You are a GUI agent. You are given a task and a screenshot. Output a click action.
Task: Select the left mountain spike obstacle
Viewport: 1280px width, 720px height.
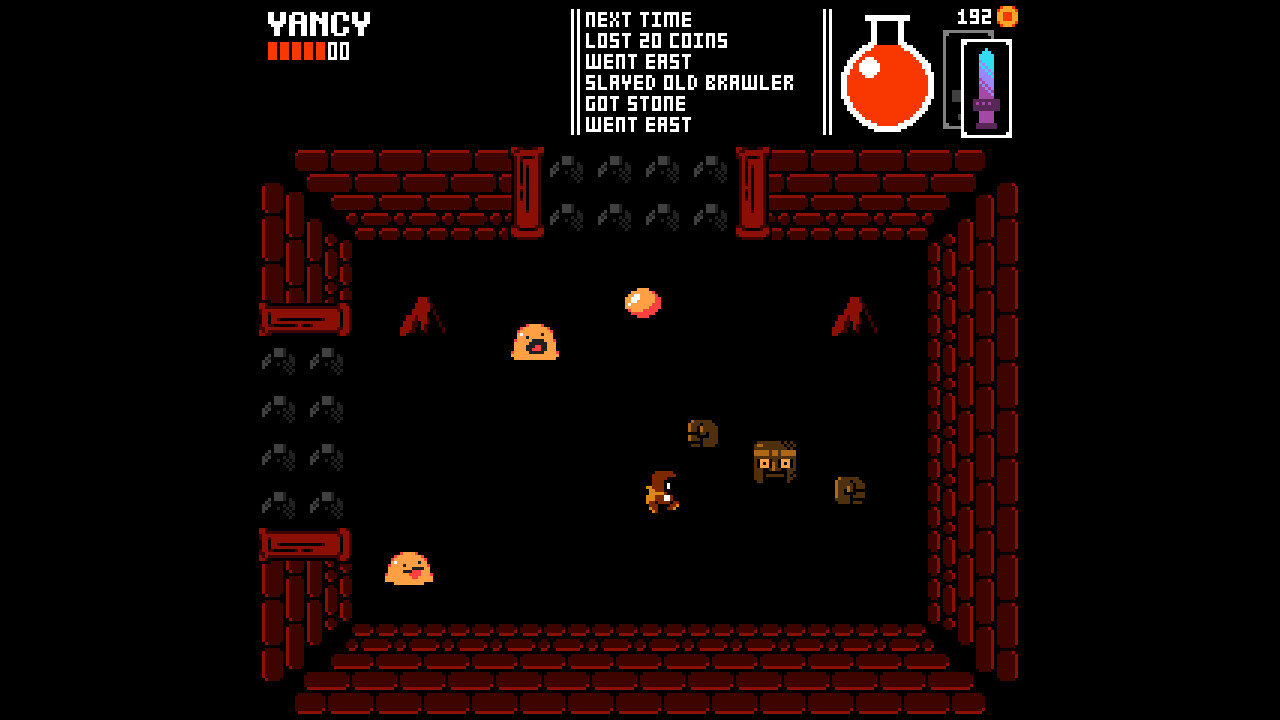pos(424,317)
